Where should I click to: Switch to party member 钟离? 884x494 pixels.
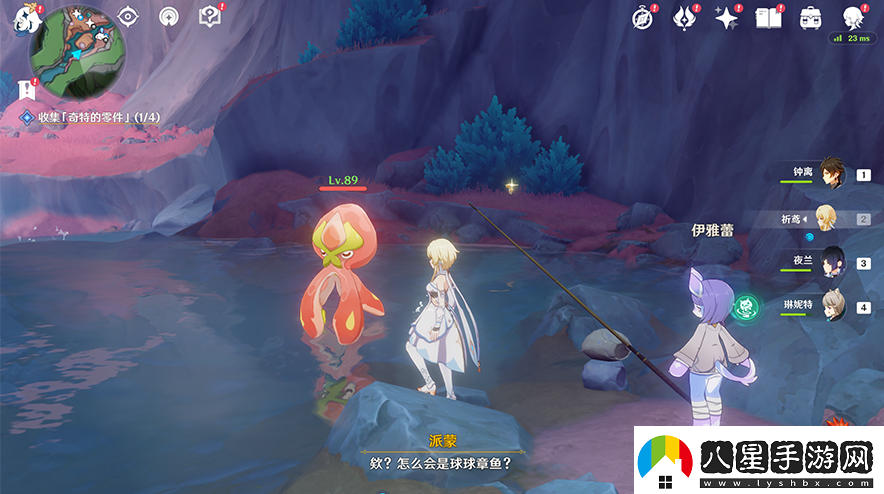(x=831, y=172)
